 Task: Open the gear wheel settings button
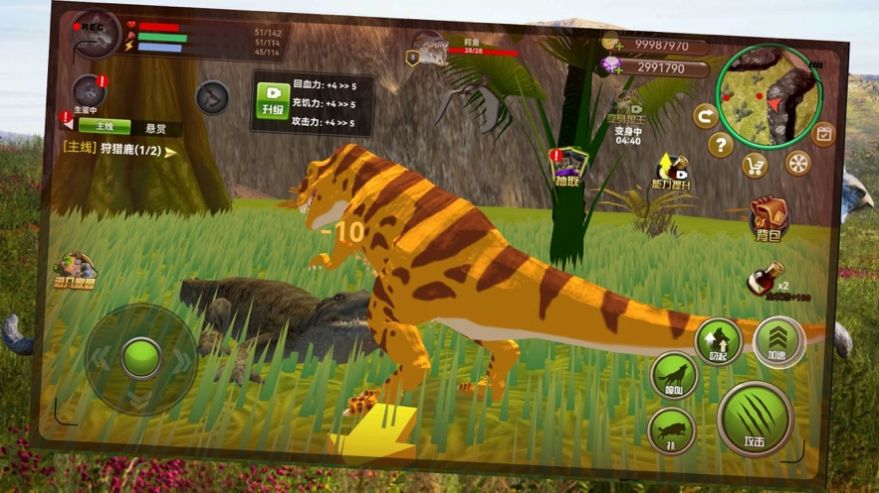(x=797, y=163)
